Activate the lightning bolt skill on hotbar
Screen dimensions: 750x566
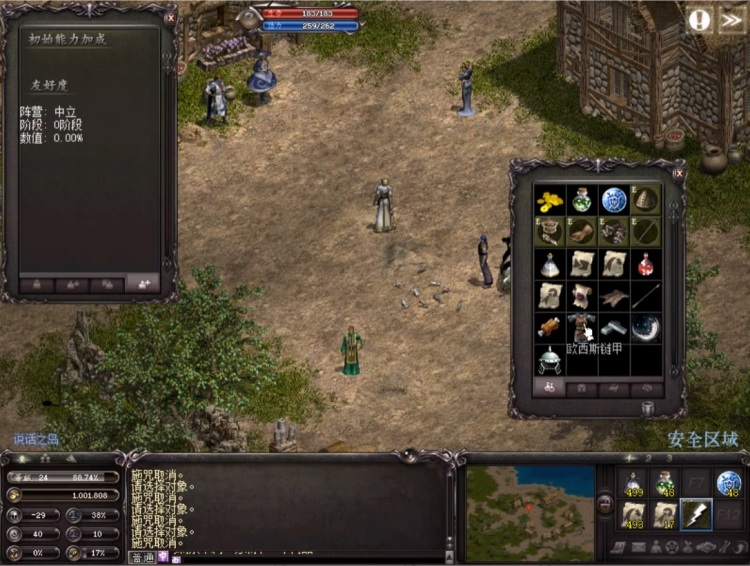(696, 514)
